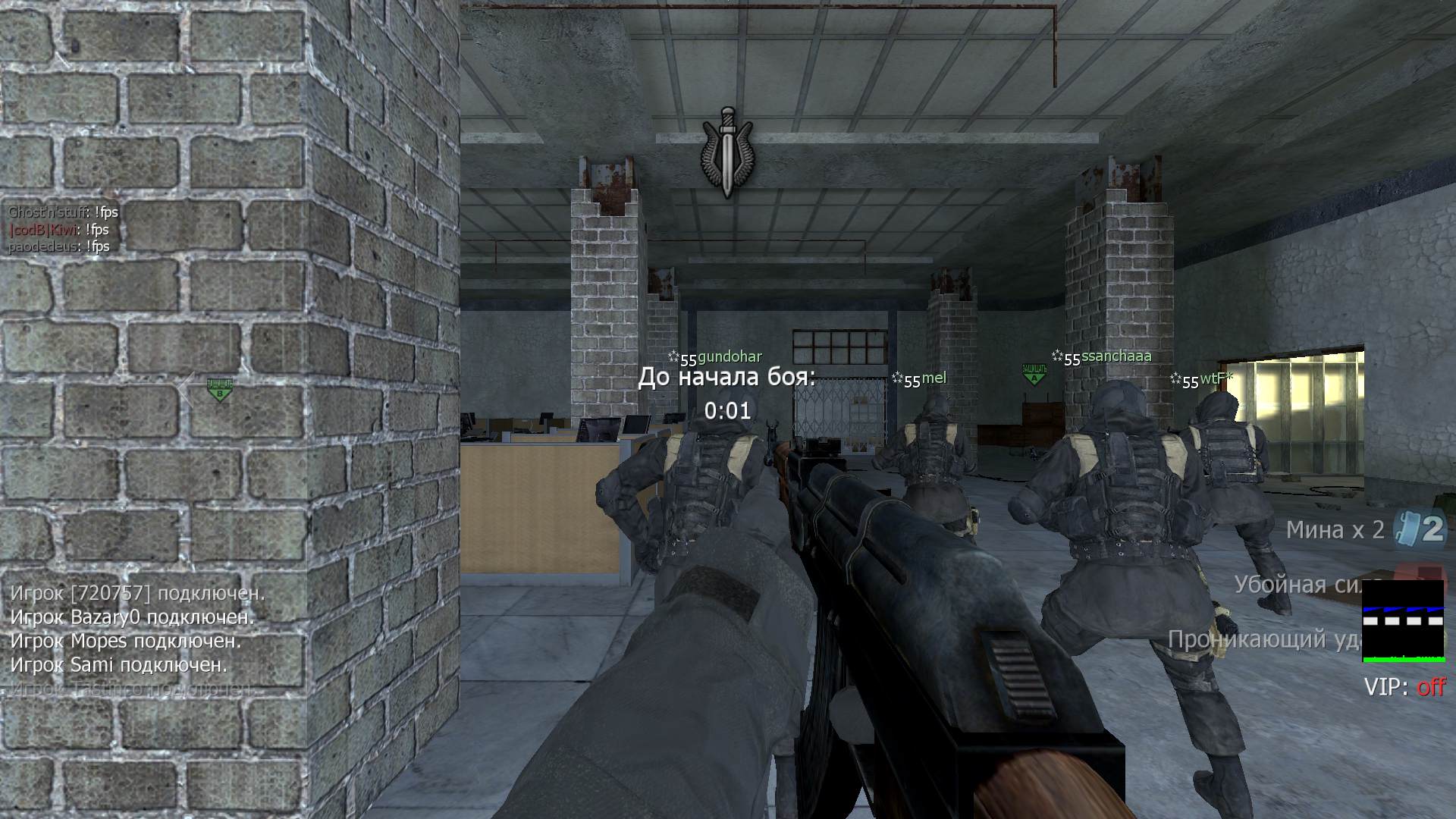Select the Проникающий удар perk label
This screenshot has width=1456, height=819.
tap(1263, 639)
